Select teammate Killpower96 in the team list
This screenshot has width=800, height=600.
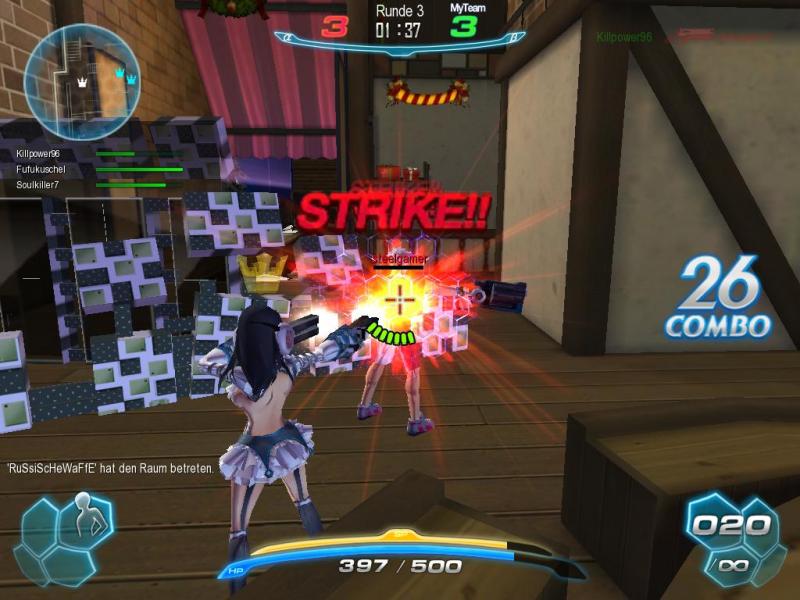[39, 154]
